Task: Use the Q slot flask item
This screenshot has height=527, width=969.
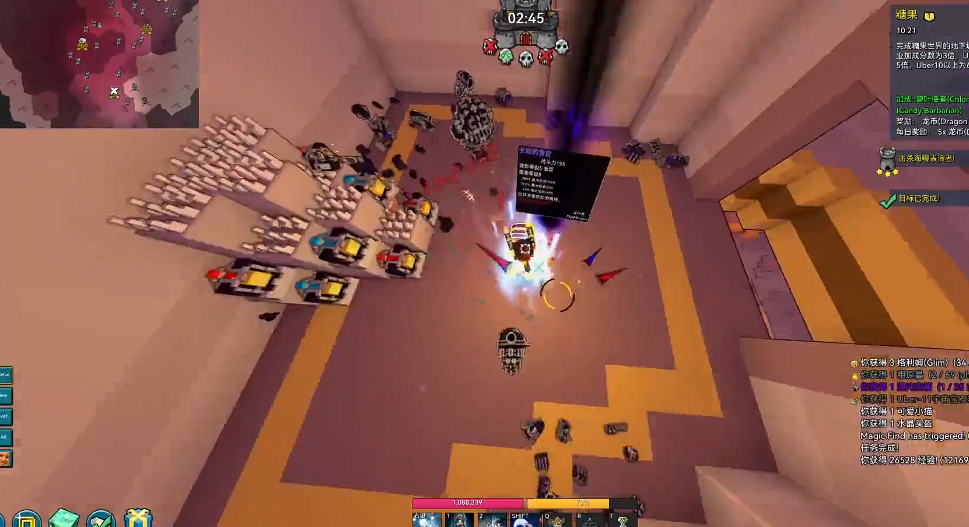Action: coord(557,520)
